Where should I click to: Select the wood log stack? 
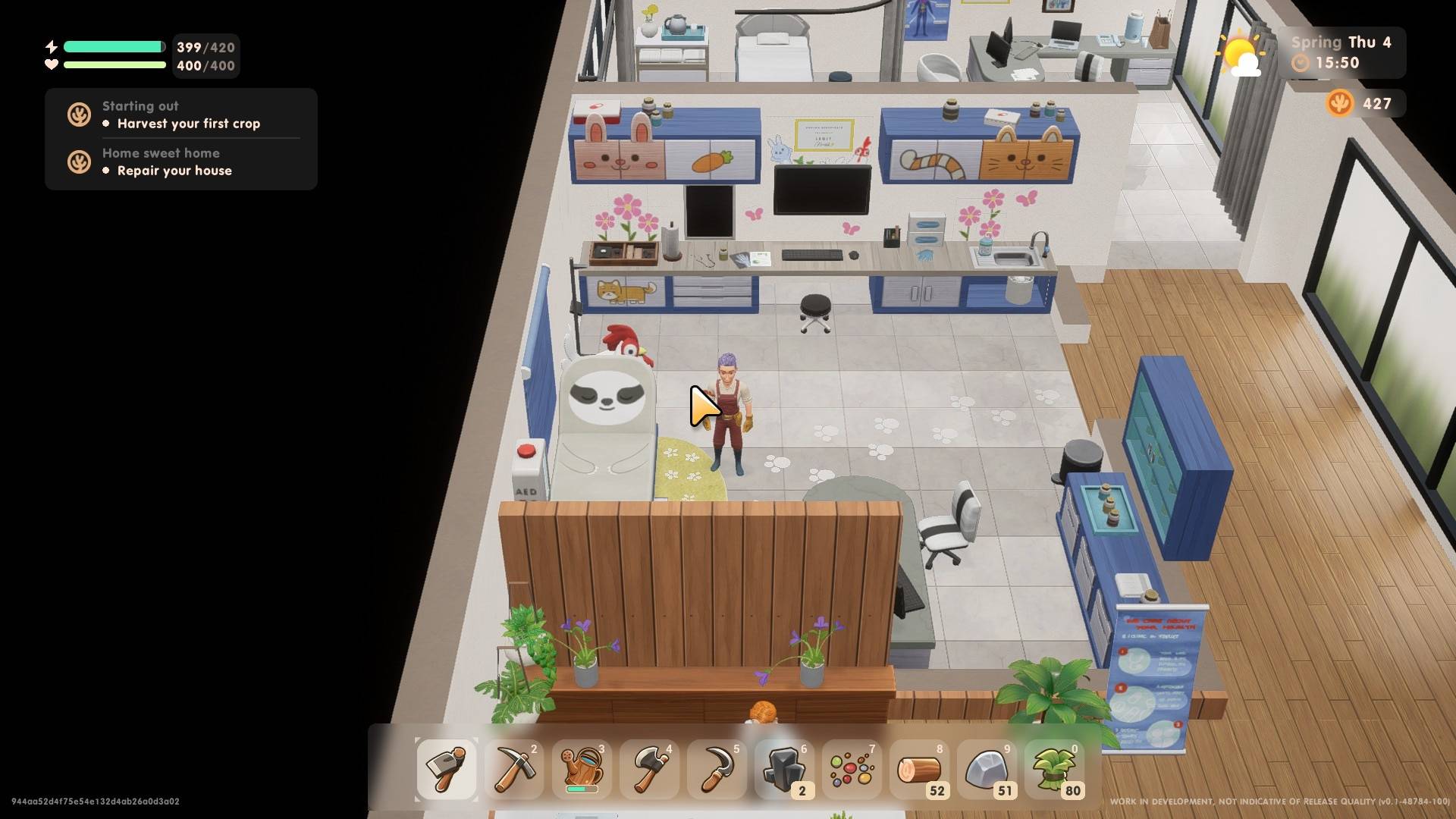coord(919,769)
